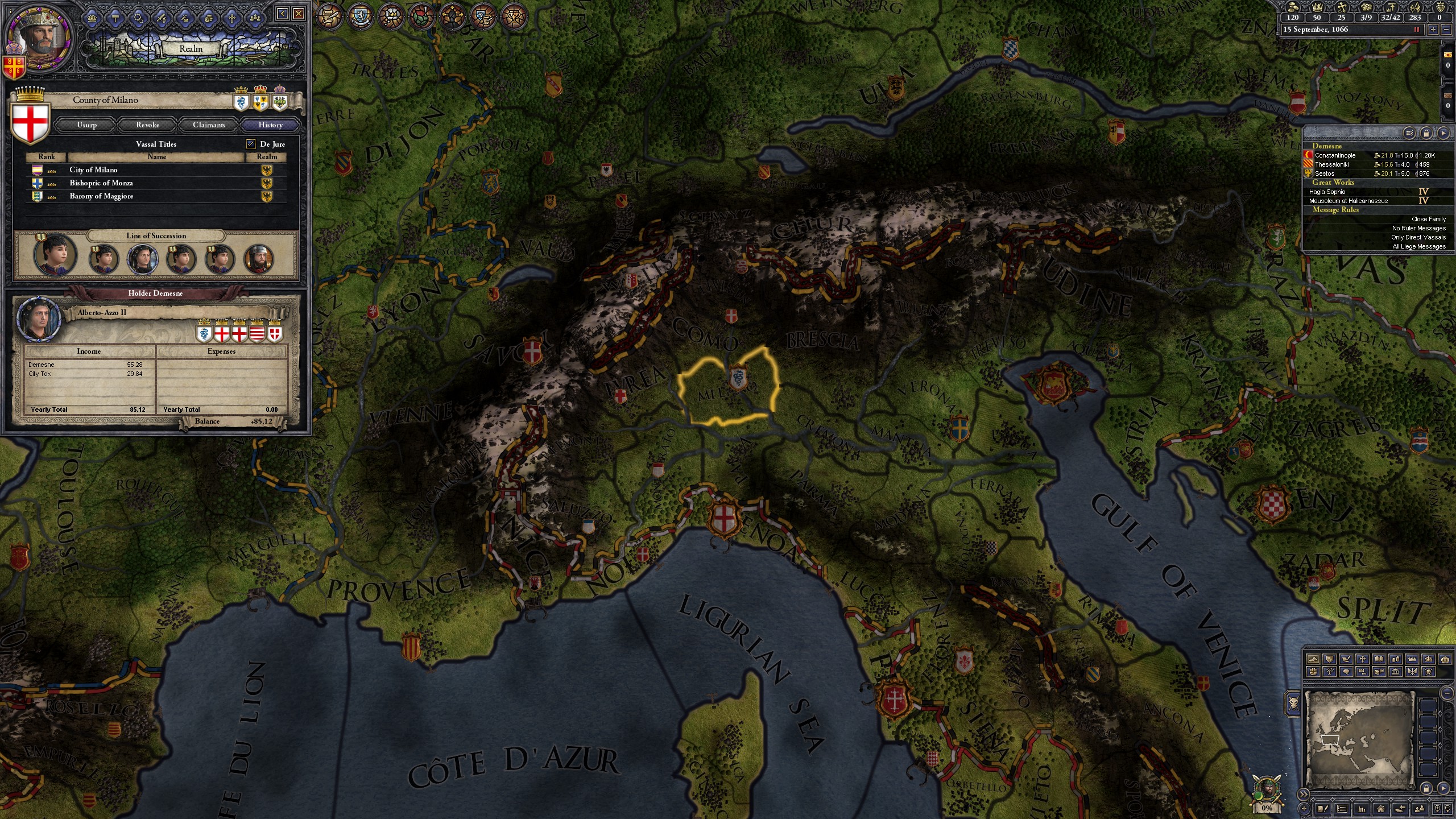This screenshot has width=1456, height=819.
Task: Show the Claimants list
Action: pyautogui.click(x=209, y=125)
